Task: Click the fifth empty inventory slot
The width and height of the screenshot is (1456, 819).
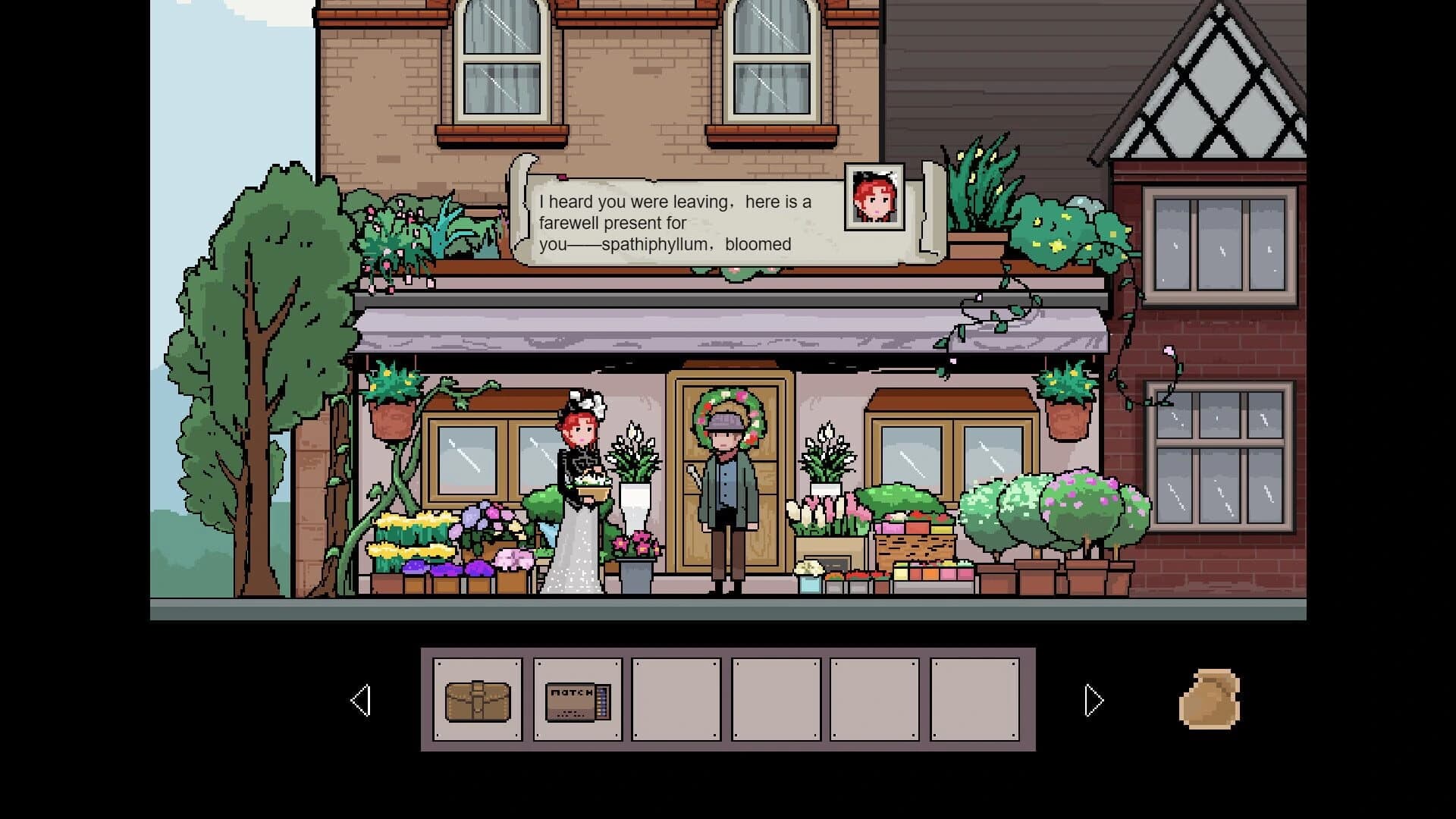Action: 876,700
